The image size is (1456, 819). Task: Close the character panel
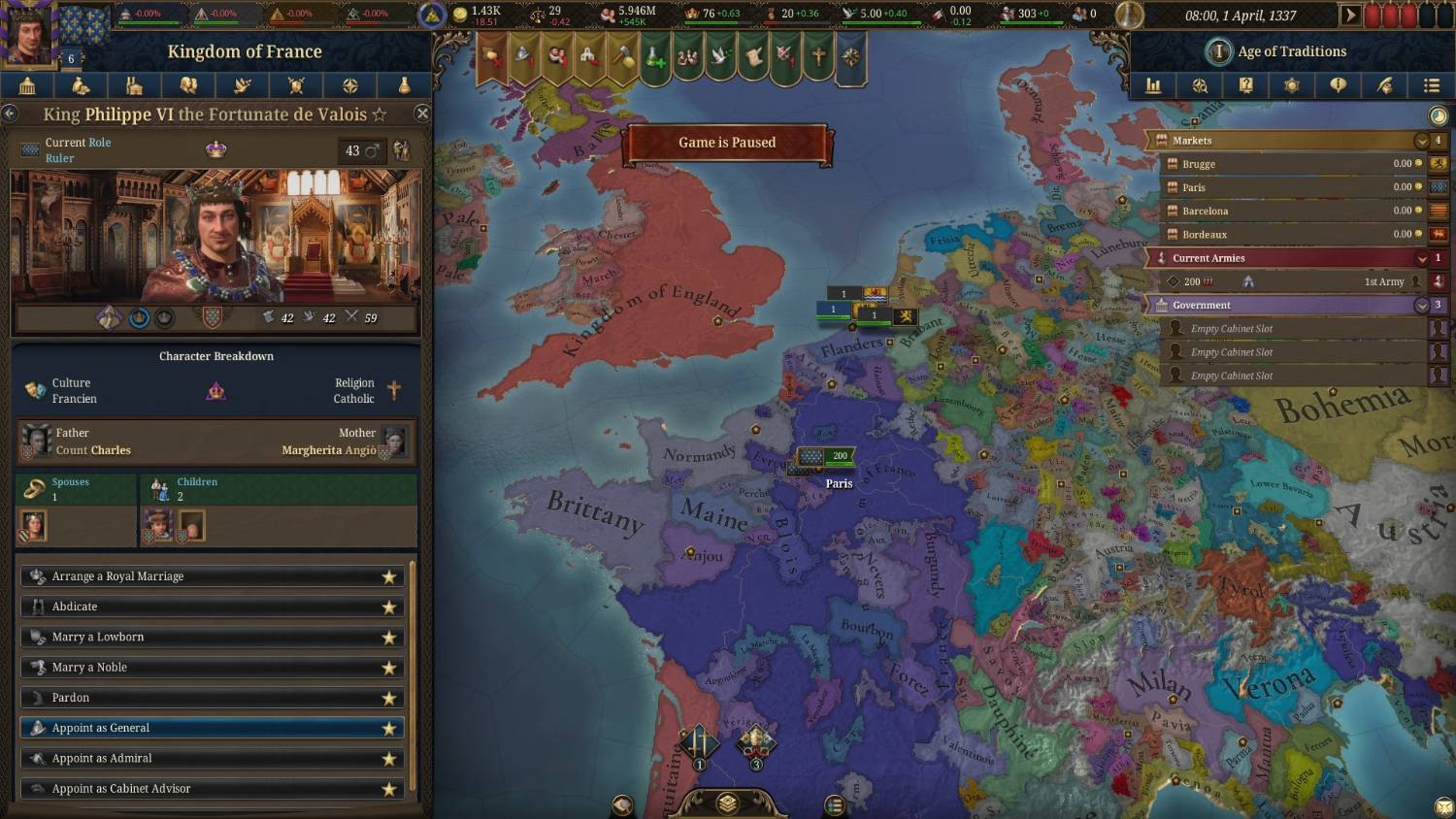422,114
